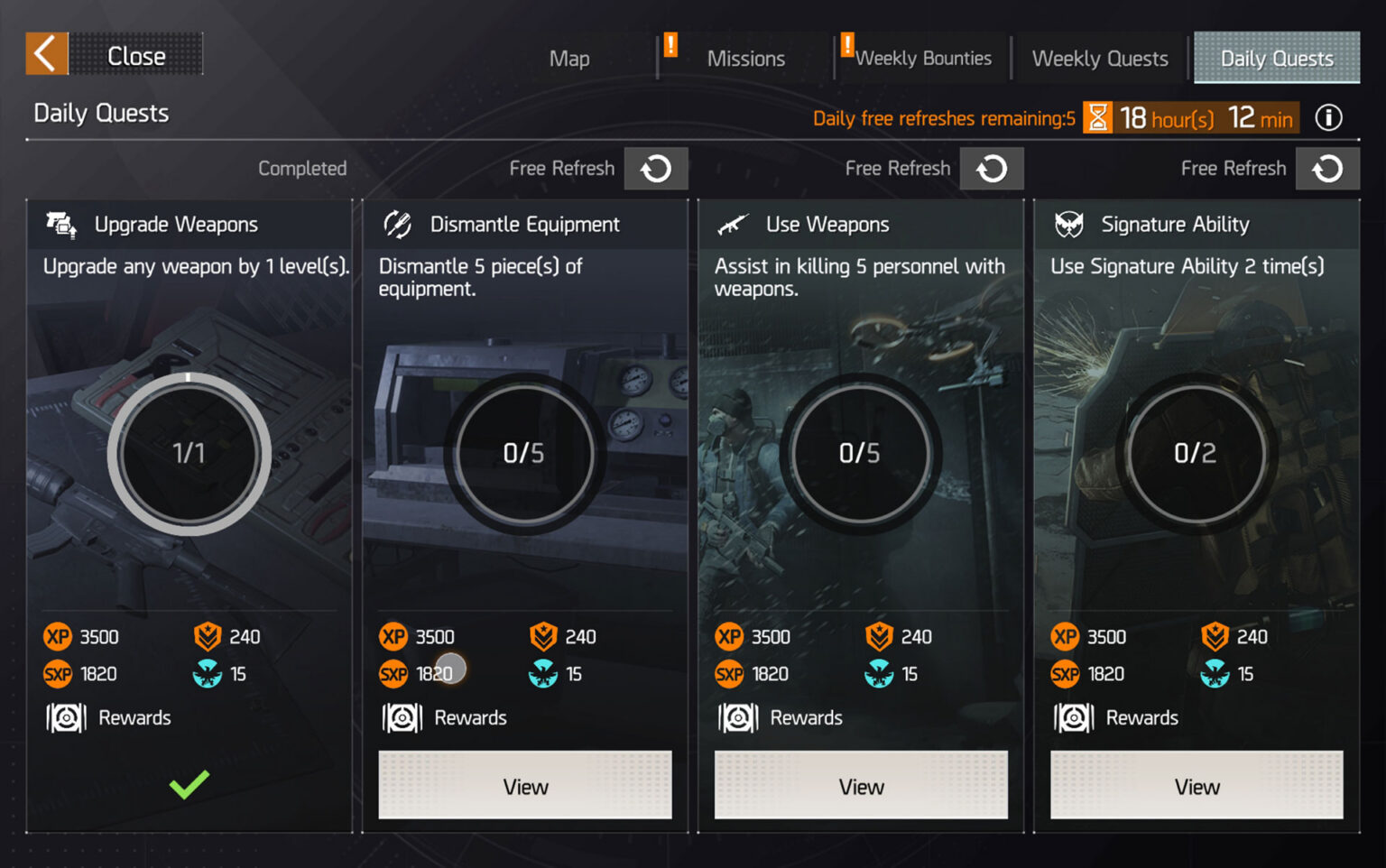Click the SXP icon on Signature Ability card
This screenshot has height=868, width=1386.
(x=1065, y=674)
